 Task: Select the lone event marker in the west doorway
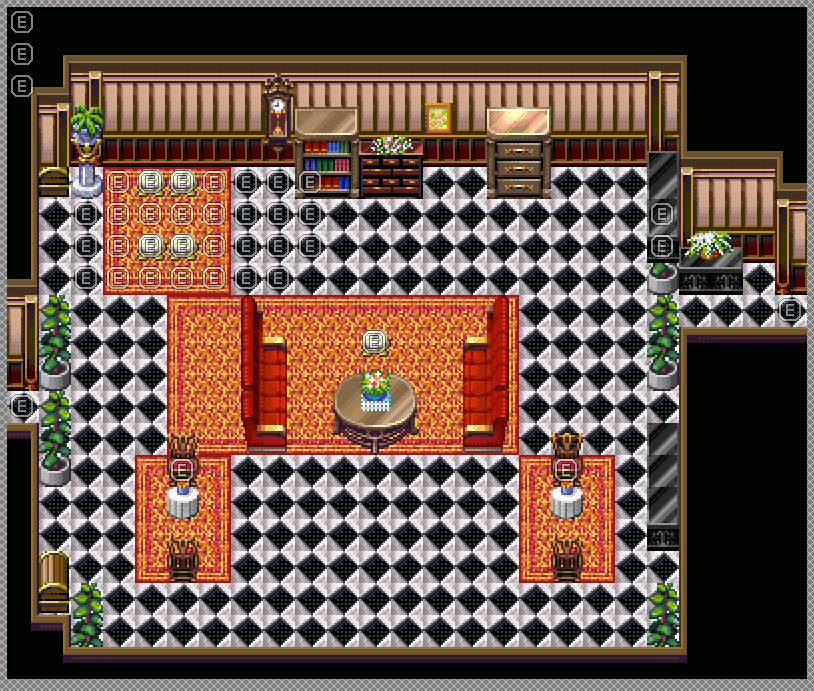pos(22,406)
